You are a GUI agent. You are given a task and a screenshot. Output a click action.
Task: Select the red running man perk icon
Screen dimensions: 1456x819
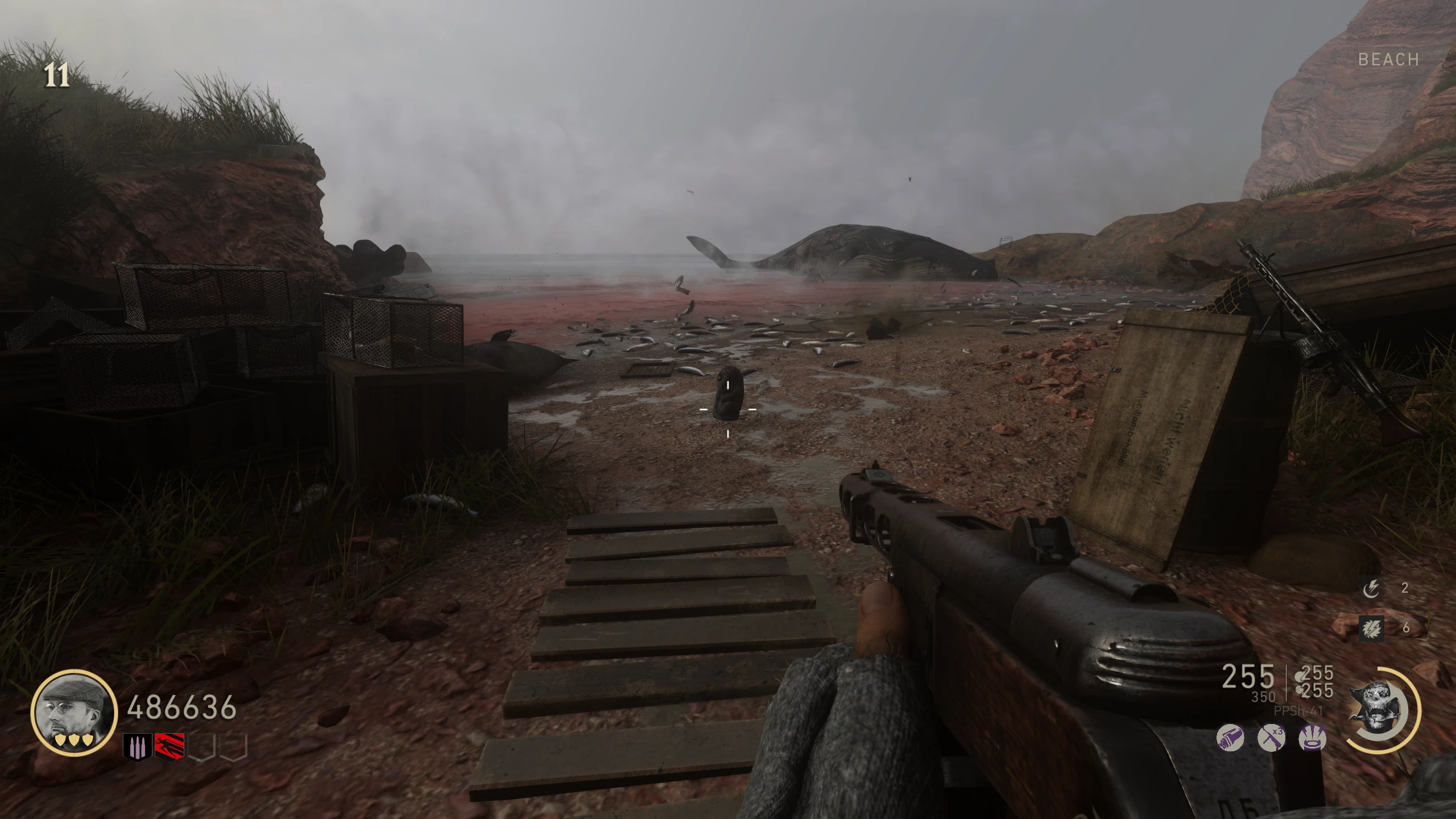coord(169,747)
